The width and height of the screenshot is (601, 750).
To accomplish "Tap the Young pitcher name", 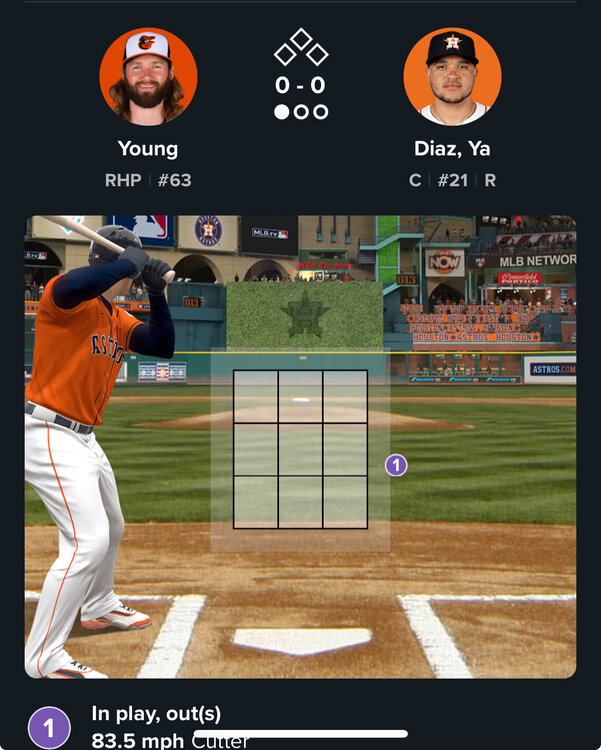I will (148, 149).
